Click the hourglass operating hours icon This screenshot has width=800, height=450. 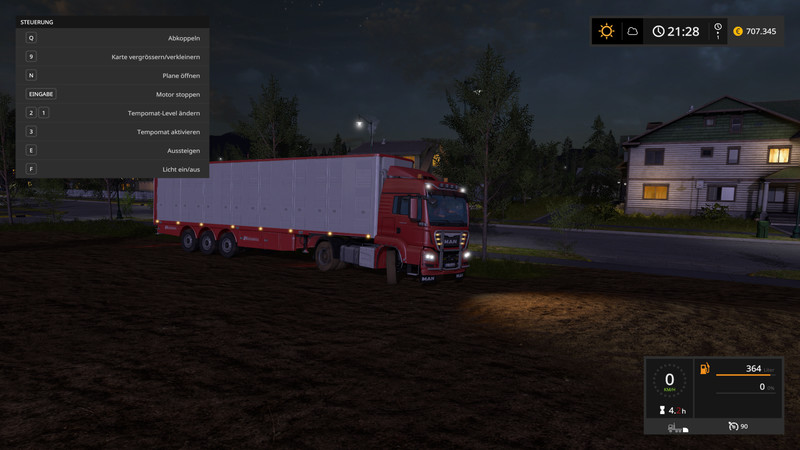point(661,410)
